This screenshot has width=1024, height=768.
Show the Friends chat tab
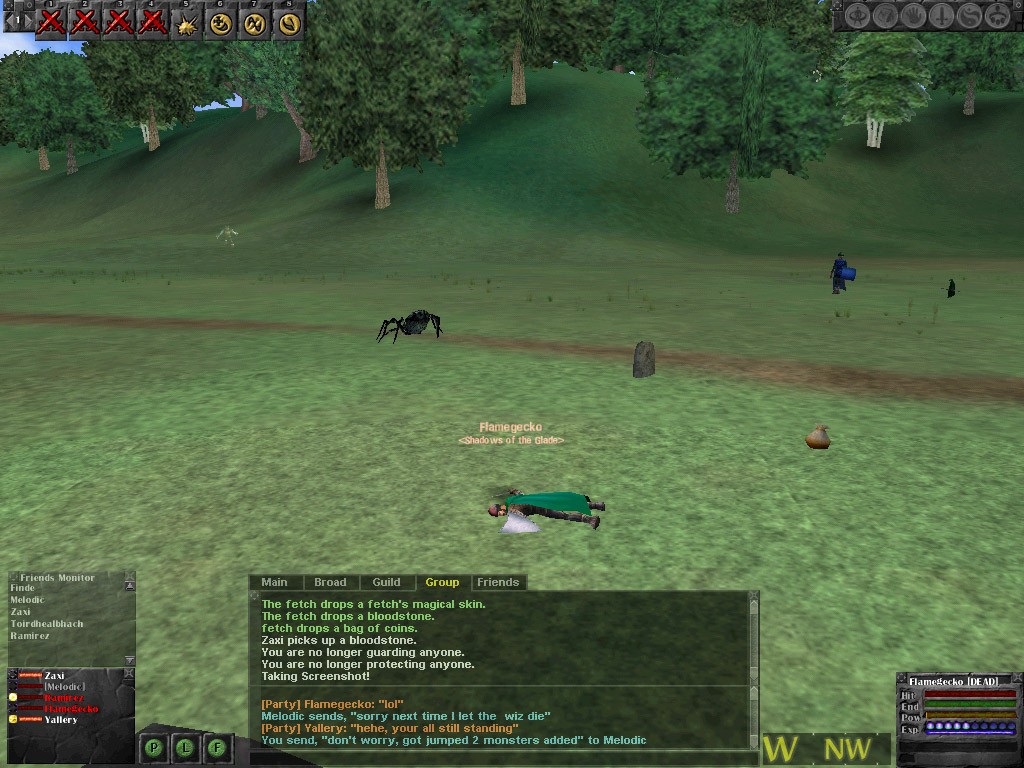pyautogui.click(x=498, y=582)
